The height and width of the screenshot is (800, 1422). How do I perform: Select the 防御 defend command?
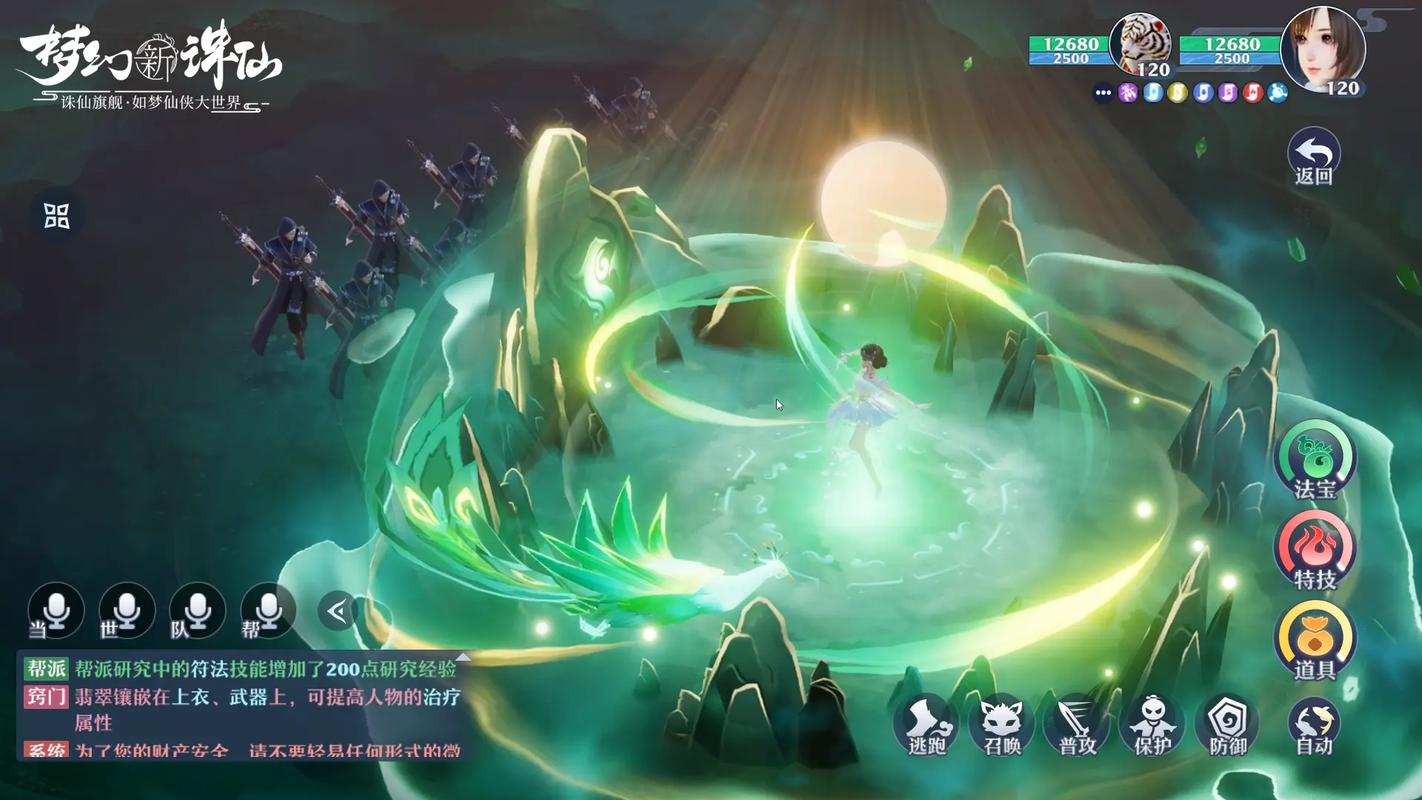(x=1227, y=723)
